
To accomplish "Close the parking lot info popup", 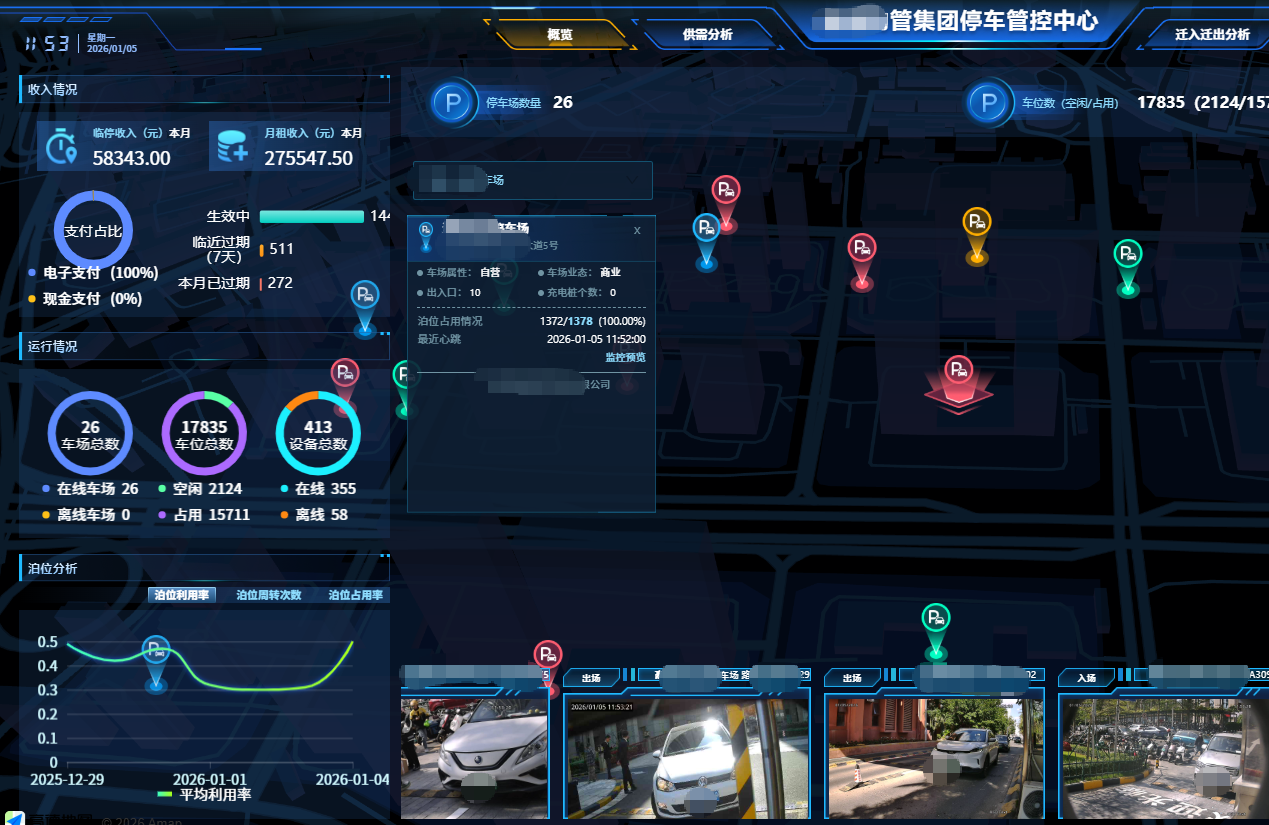I will 637,231.
